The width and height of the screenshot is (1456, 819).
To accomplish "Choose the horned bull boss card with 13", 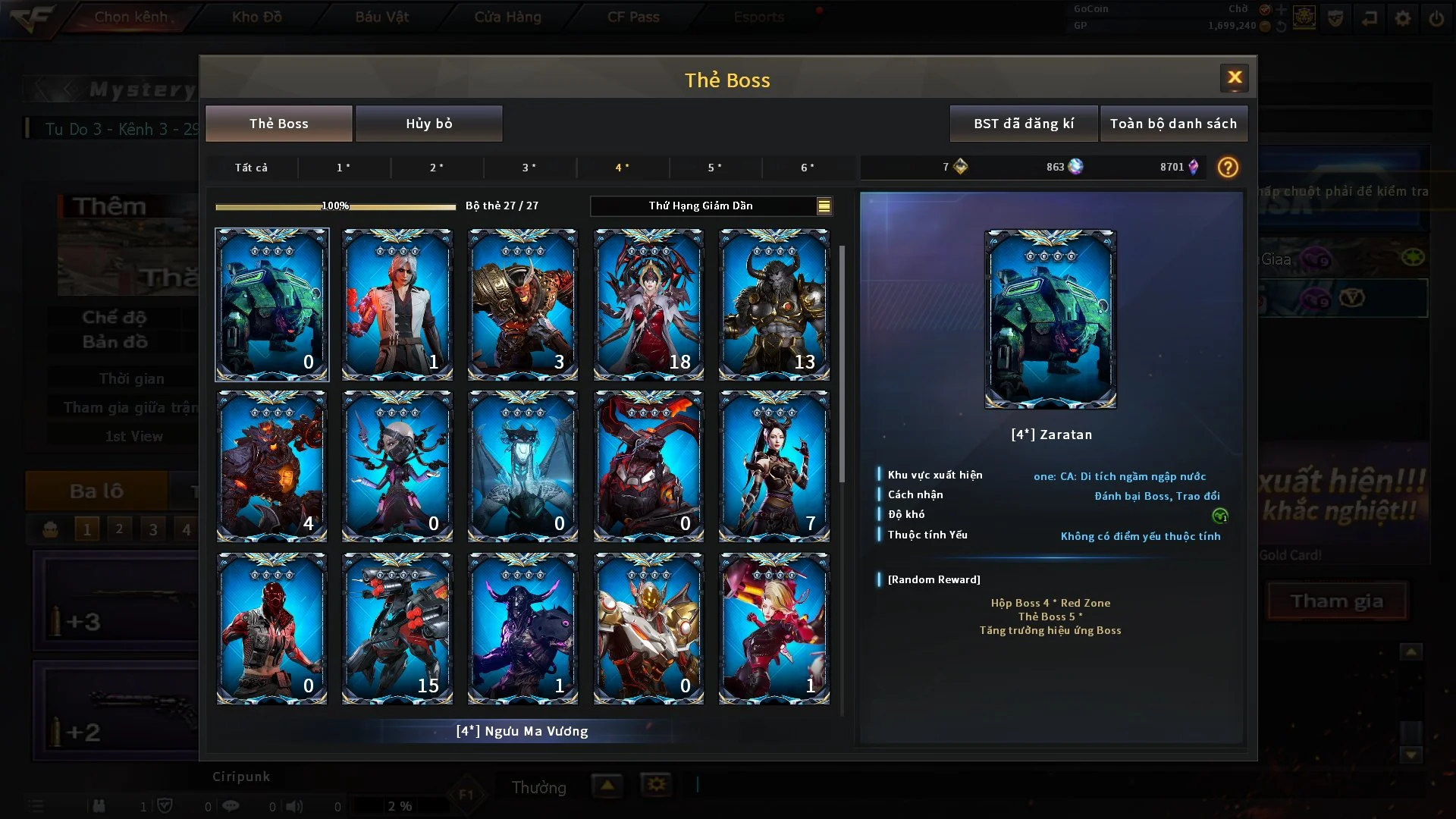I will coord(773,304).
